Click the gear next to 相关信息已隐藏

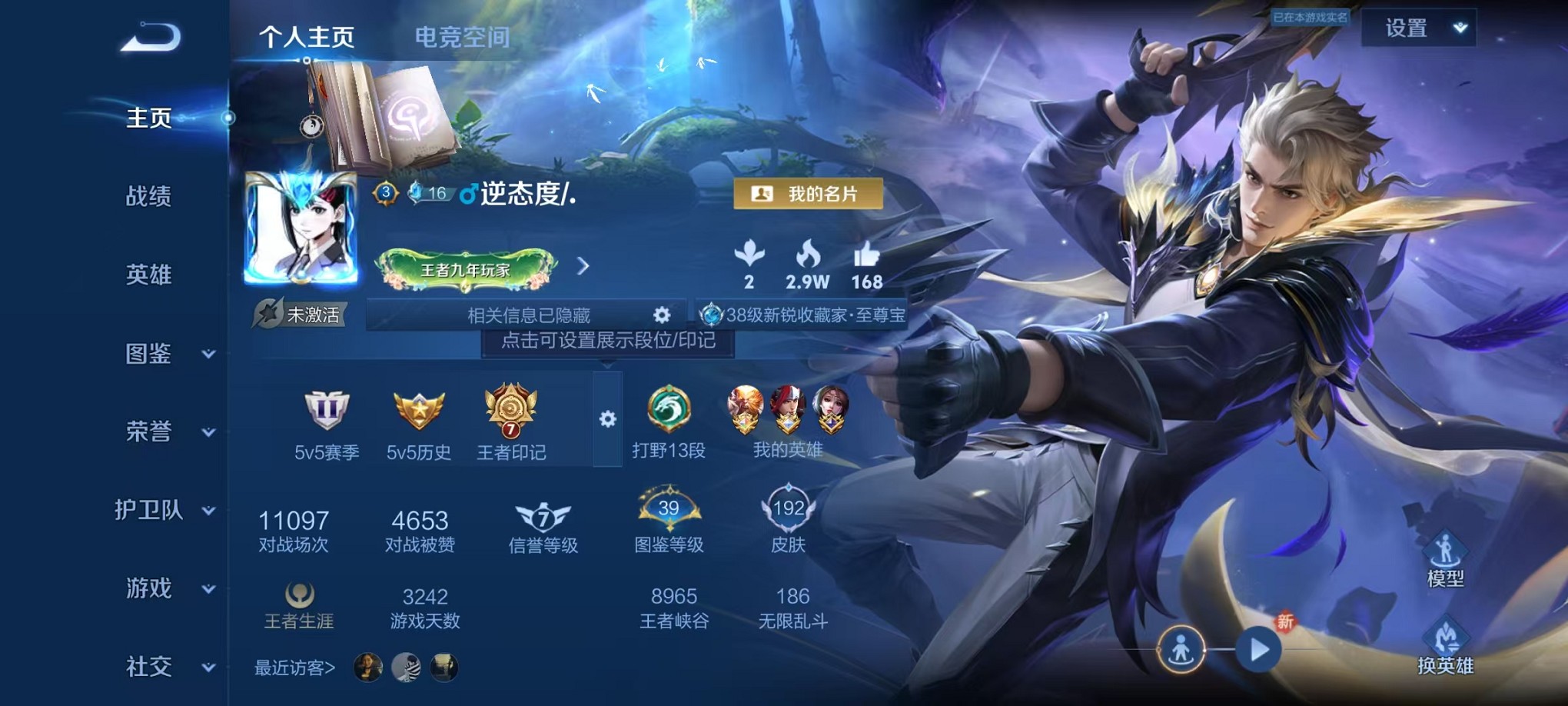pyautogui.click(x=662, y=314)
